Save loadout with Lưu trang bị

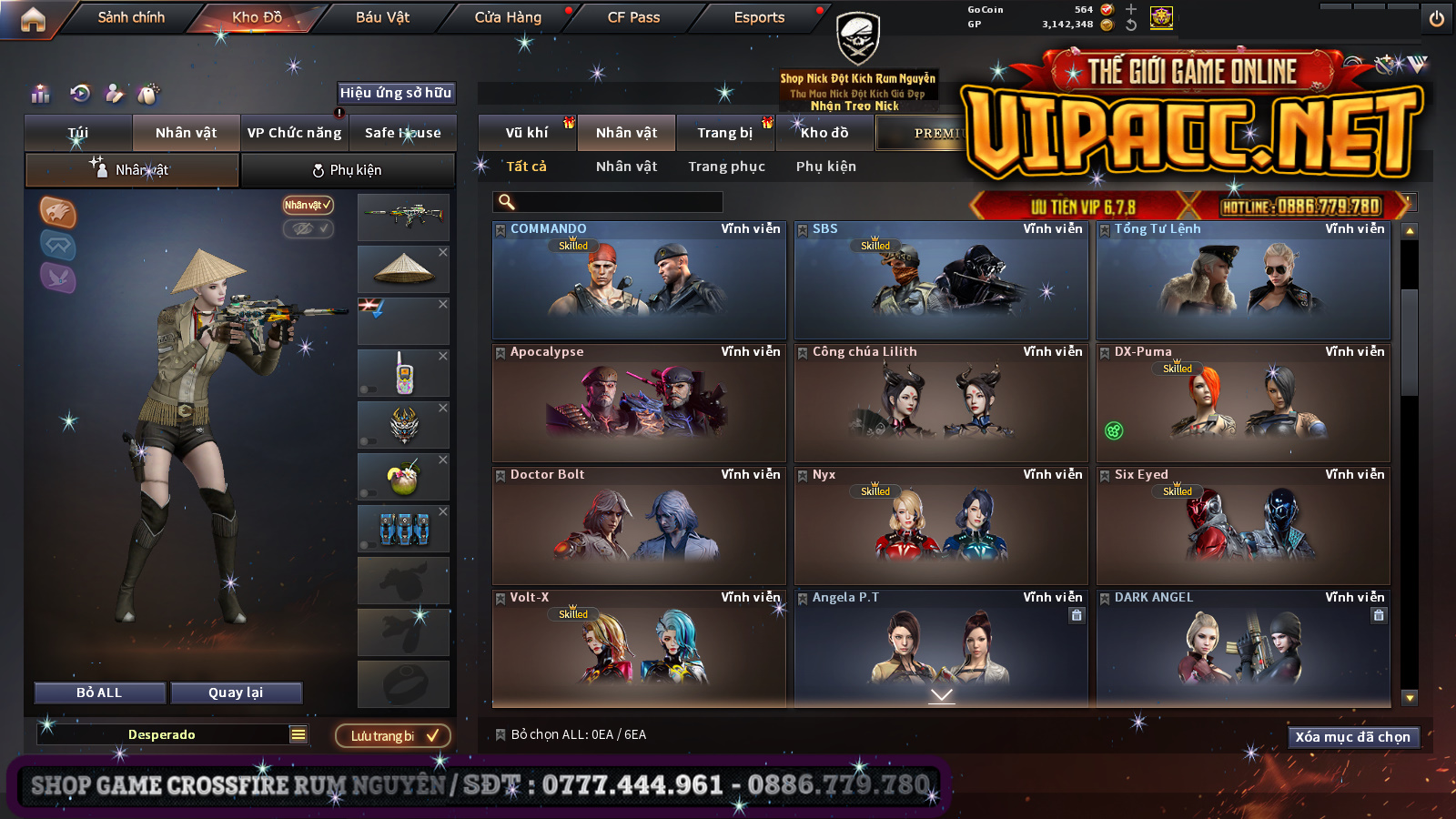pyautogui.click(x=393, y=735)
